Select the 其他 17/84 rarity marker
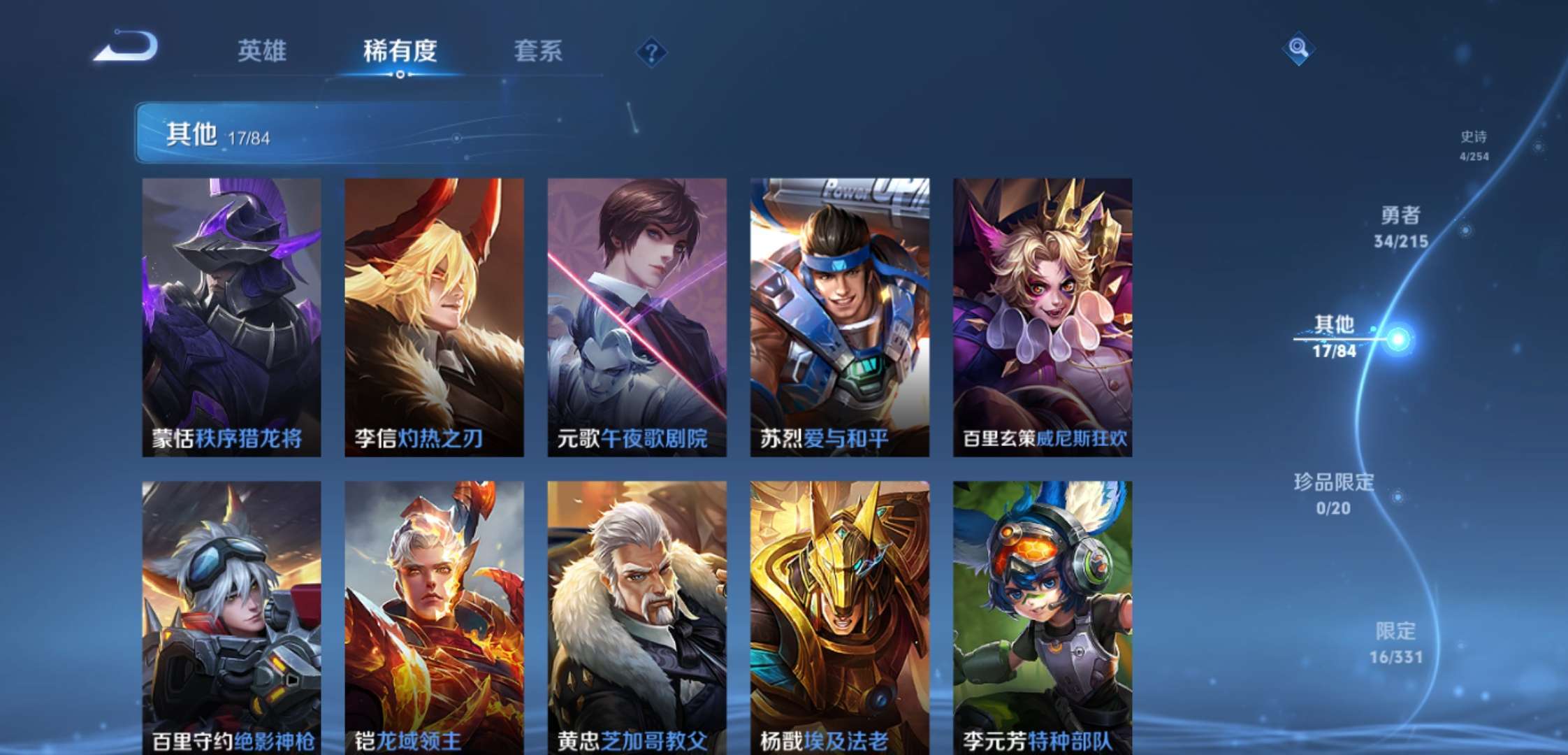The height and width of the screenshot is (755, 1568). coord(1335,336)
